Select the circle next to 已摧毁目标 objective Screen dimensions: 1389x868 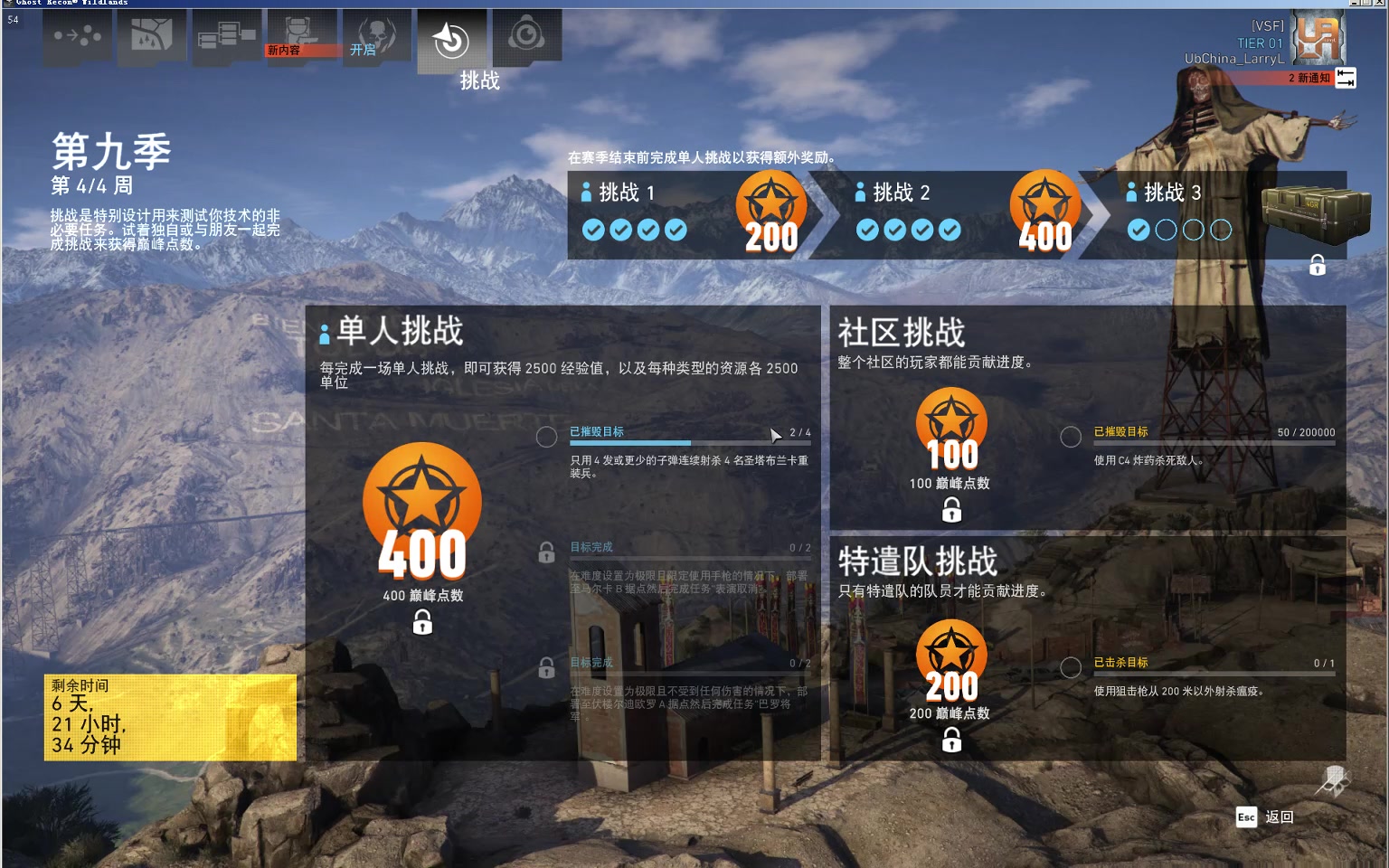(x=546, y=437)
